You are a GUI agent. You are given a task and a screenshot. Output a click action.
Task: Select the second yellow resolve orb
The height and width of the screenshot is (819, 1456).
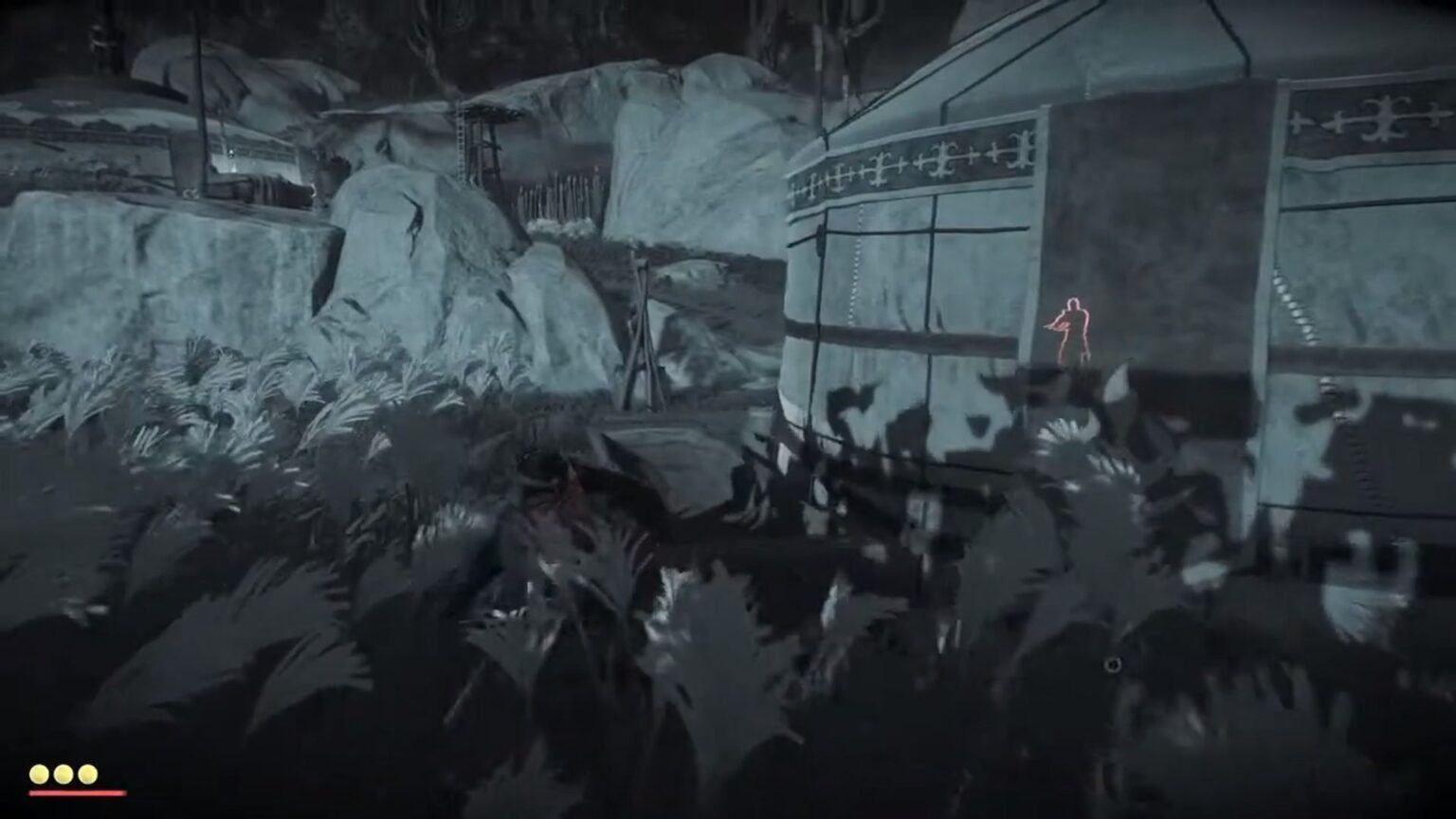(x=64, y=773)
